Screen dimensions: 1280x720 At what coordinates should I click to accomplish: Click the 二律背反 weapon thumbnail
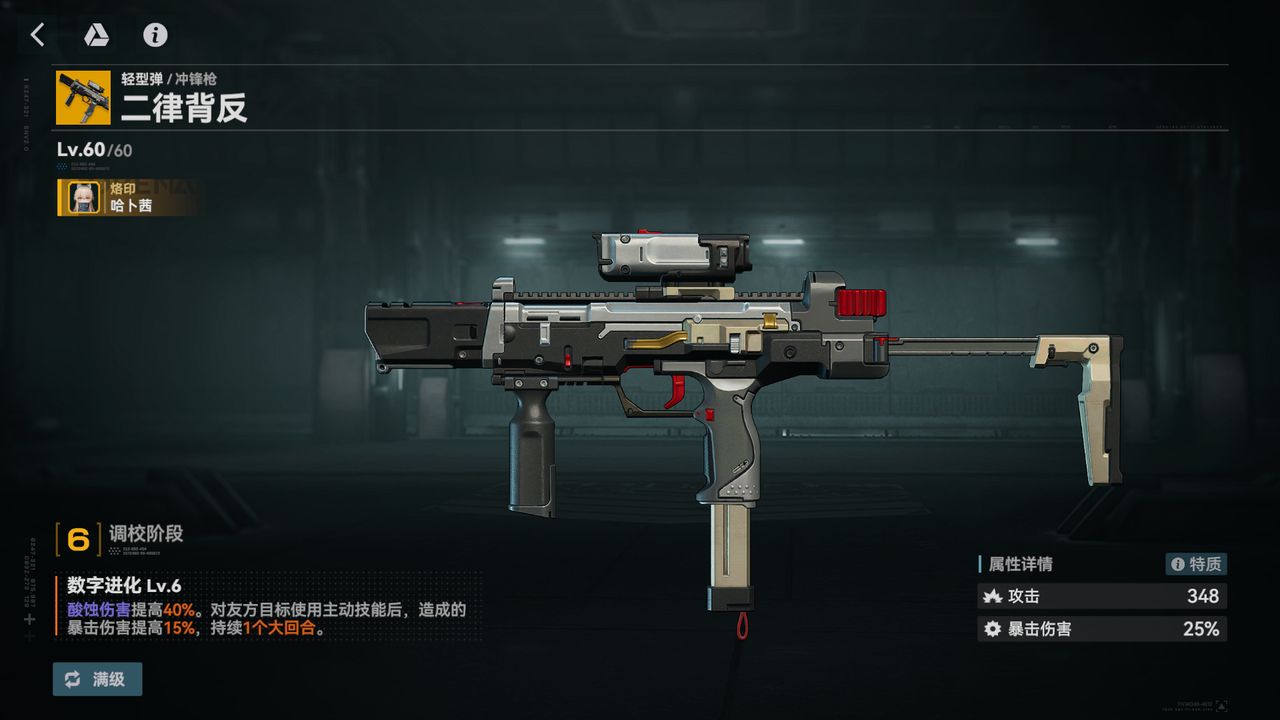pos(83,97)
